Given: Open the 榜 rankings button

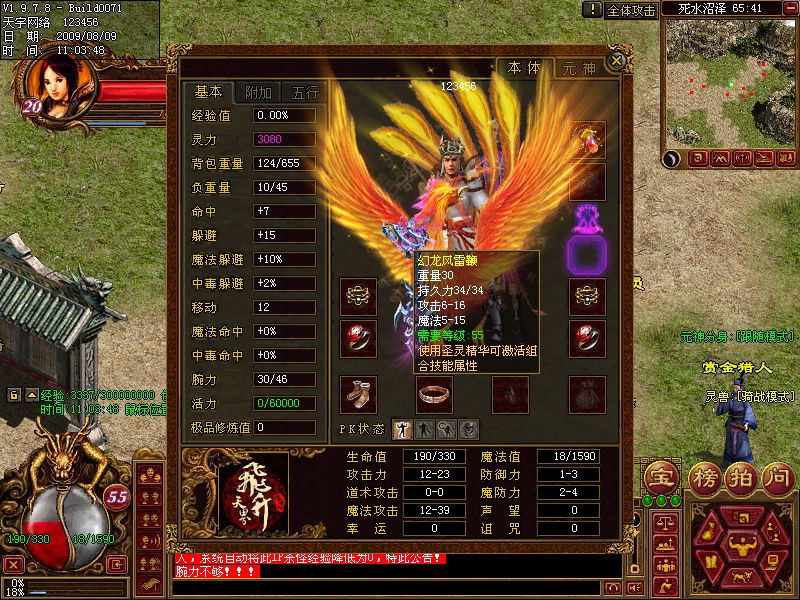Looking at the screenshot, I should 703,477.
